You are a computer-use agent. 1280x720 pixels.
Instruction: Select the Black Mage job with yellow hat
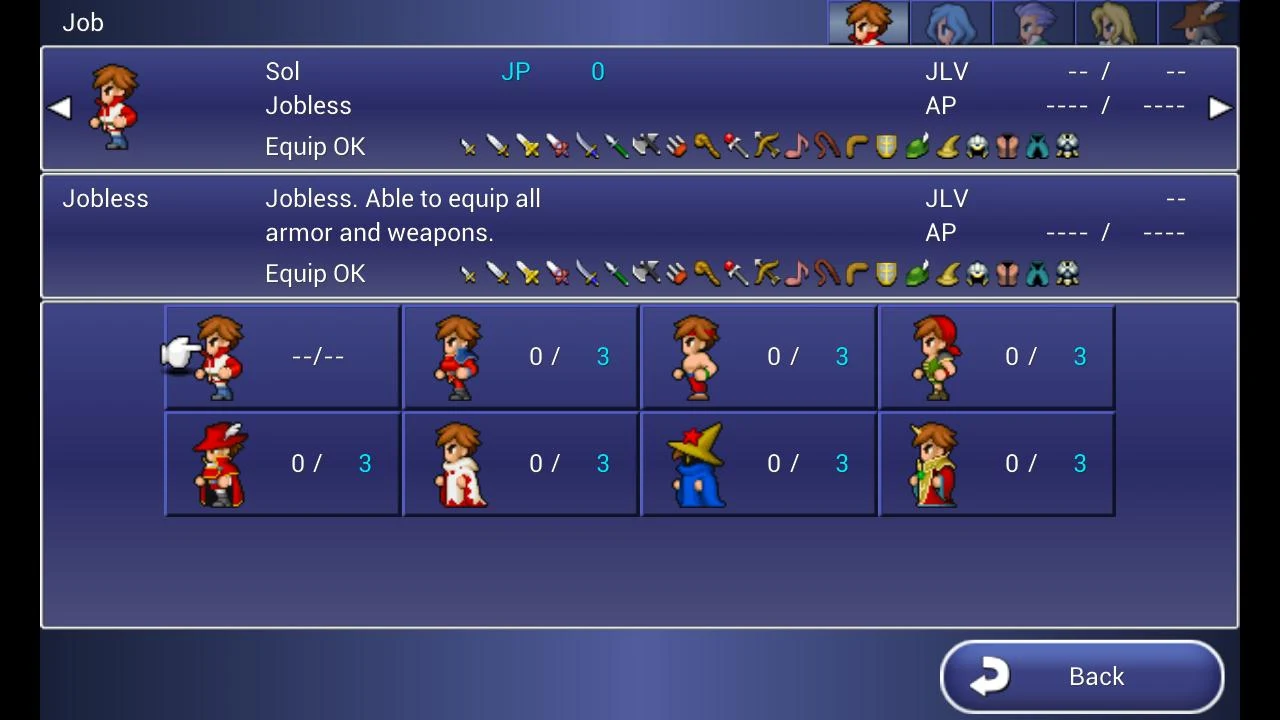(x=758, y=464)
